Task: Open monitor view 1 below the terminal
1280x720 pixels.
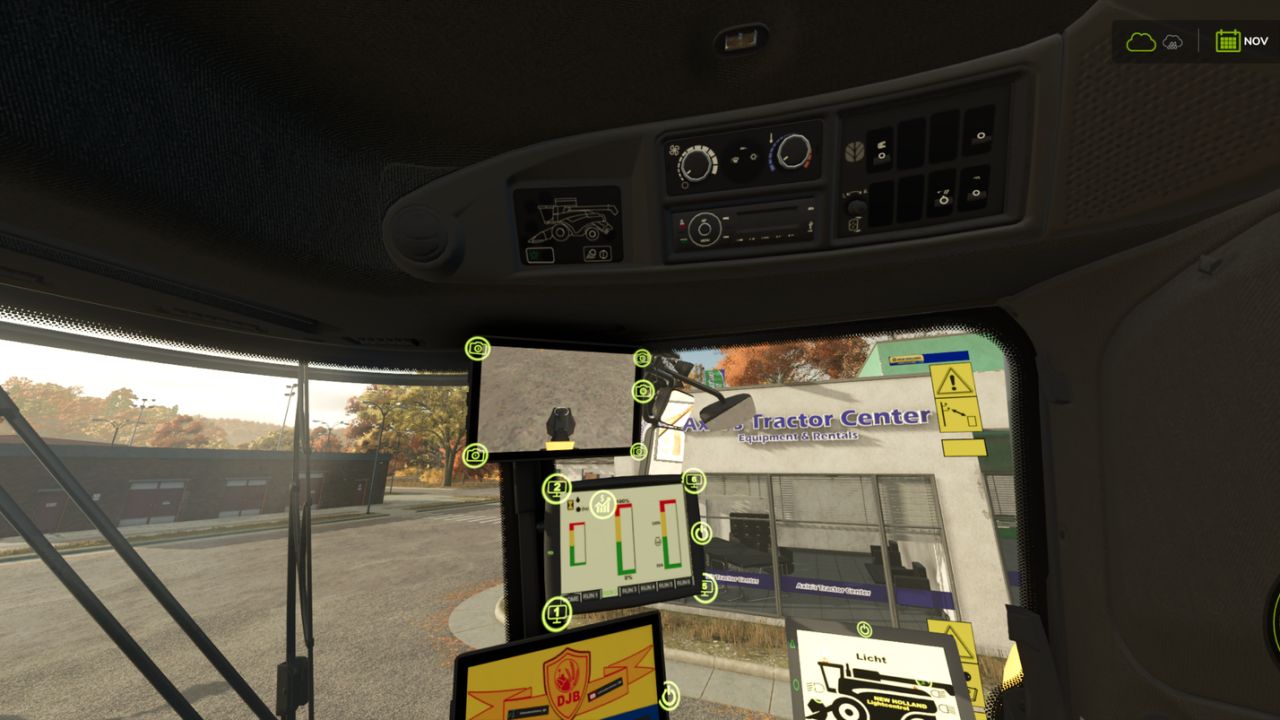Action: click(x=556, y=612)
